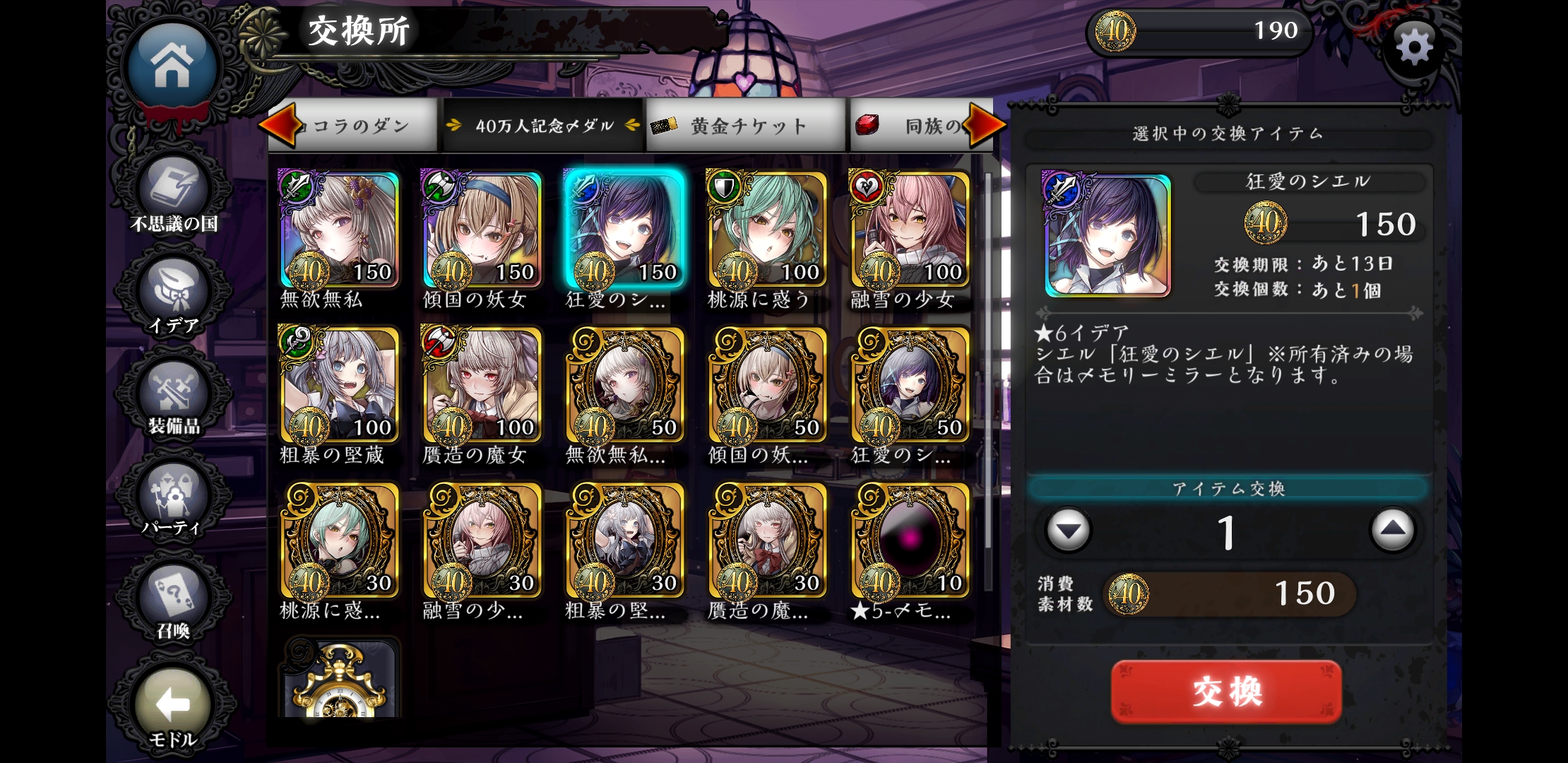Select the 無欲無私 character costing 150
The image size is (1568, 763).
point(340,230)
